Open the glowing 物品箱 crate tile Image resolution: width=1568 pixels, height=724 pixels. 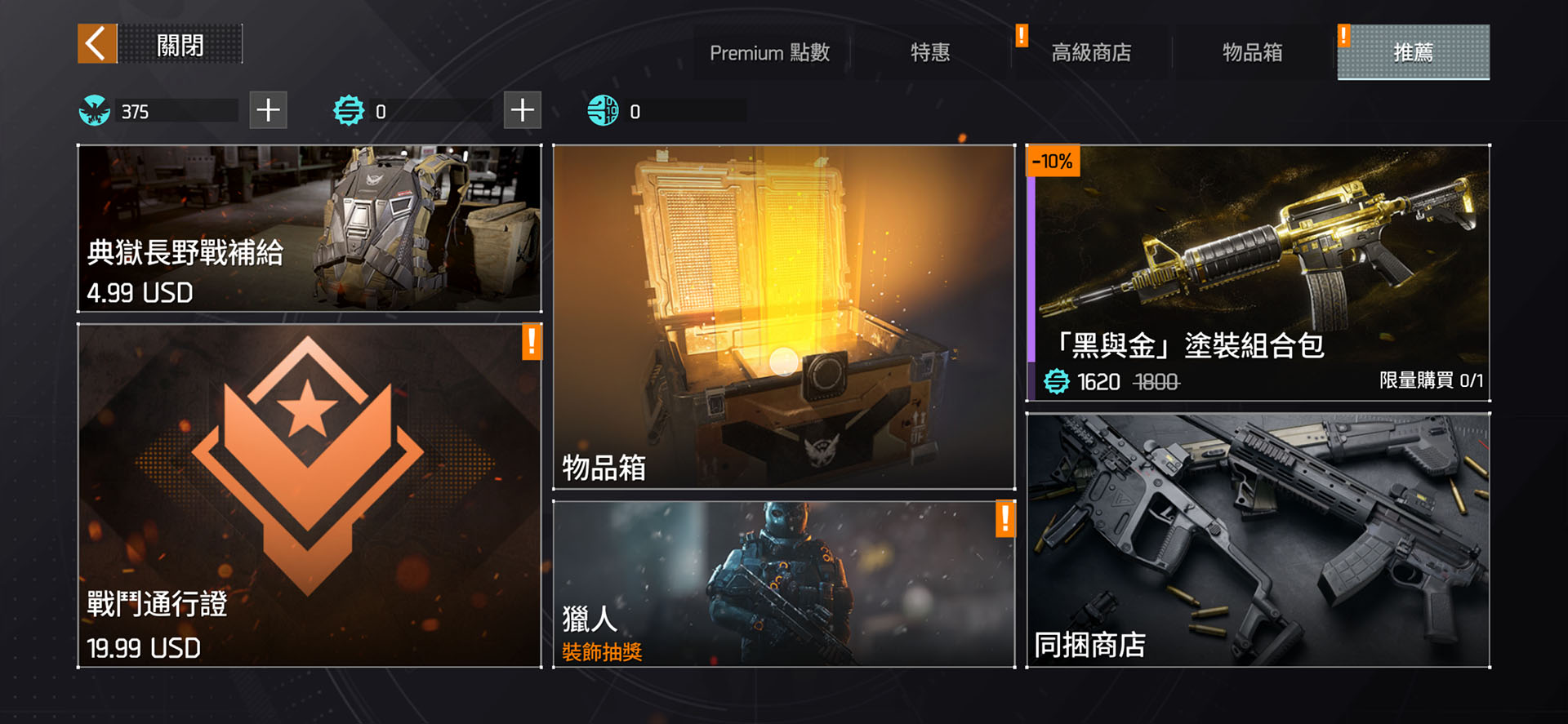tap(783, 317)
